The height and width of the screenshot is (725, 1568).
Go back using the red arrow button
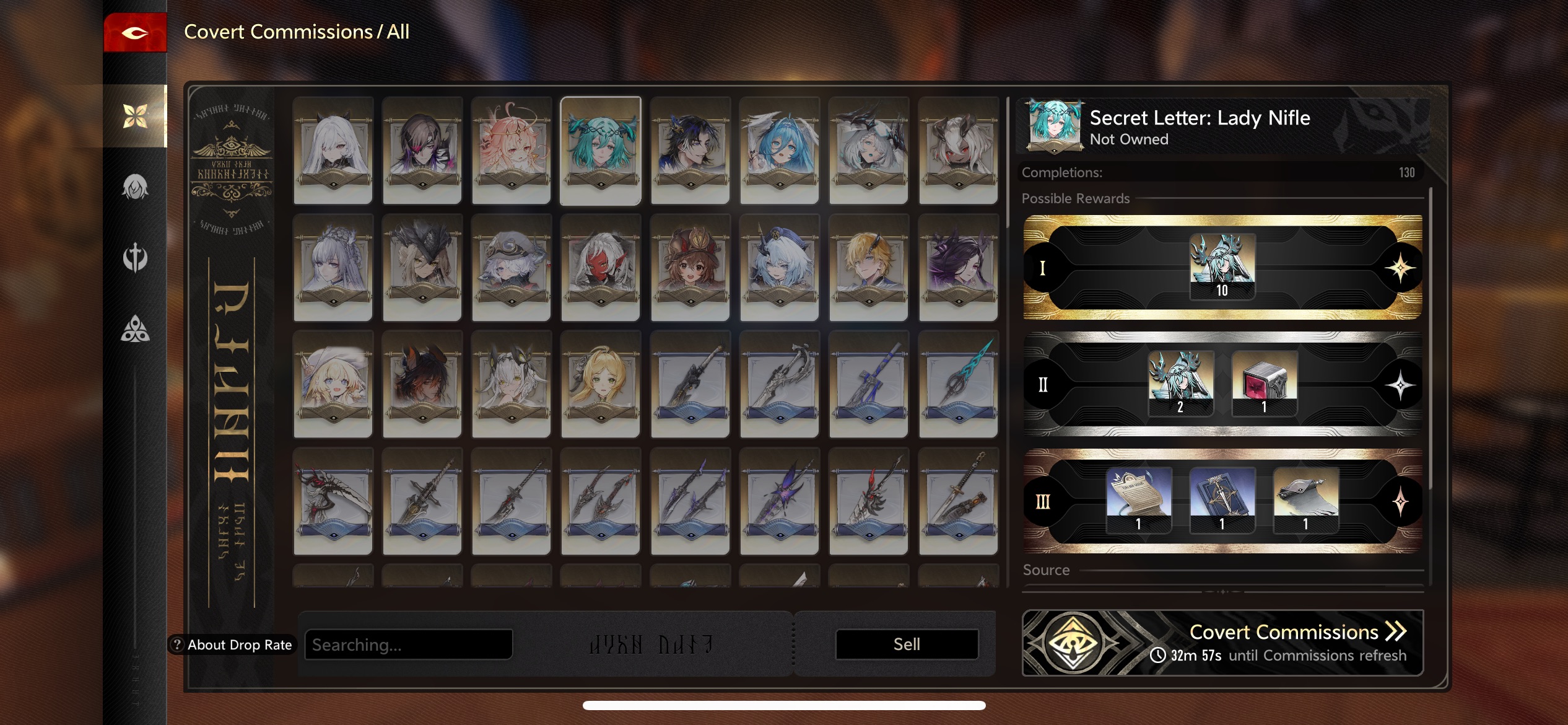(x=134, y=32)
